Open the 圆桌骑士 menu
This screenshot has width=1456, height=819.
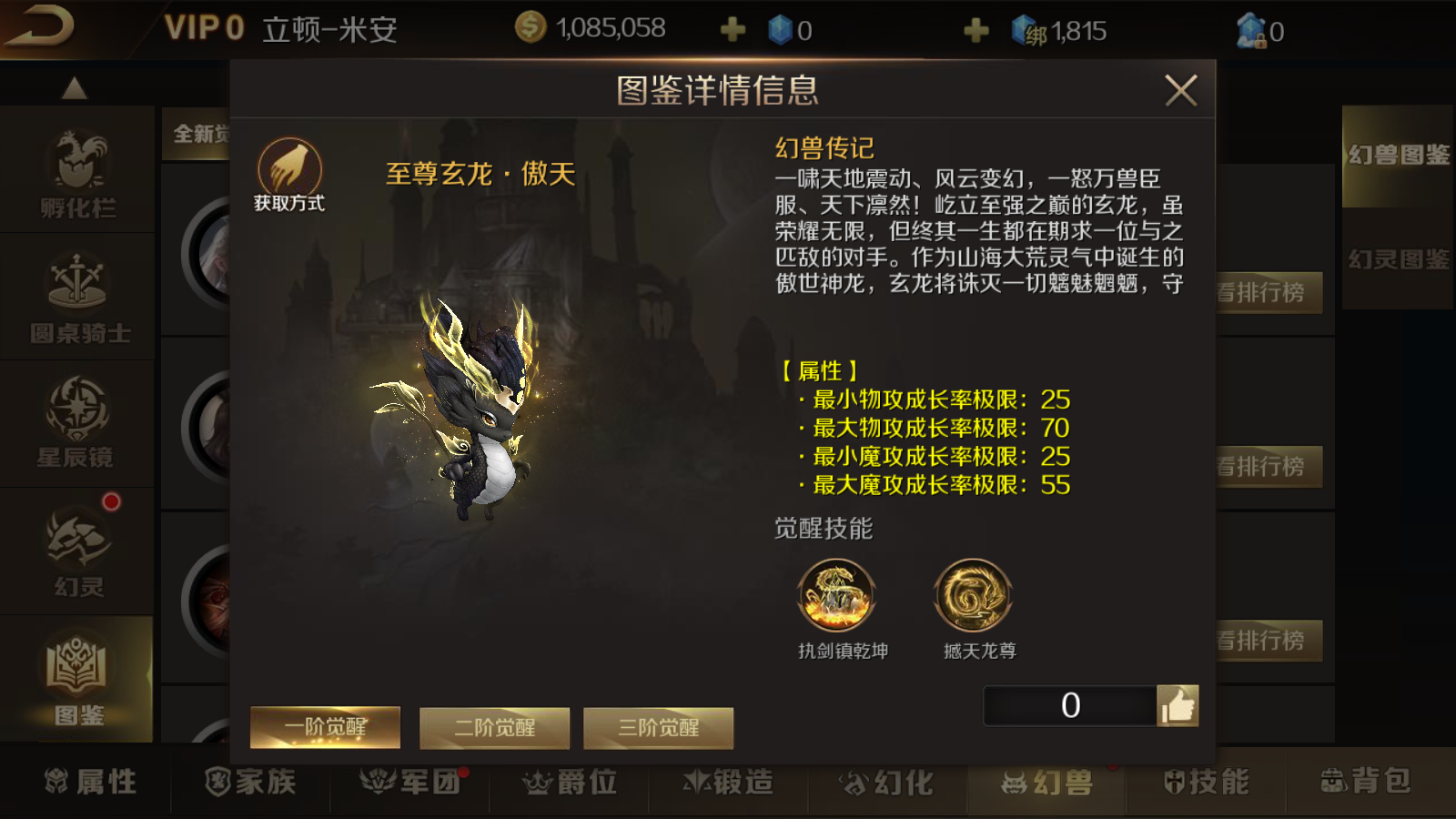(78, 297)
